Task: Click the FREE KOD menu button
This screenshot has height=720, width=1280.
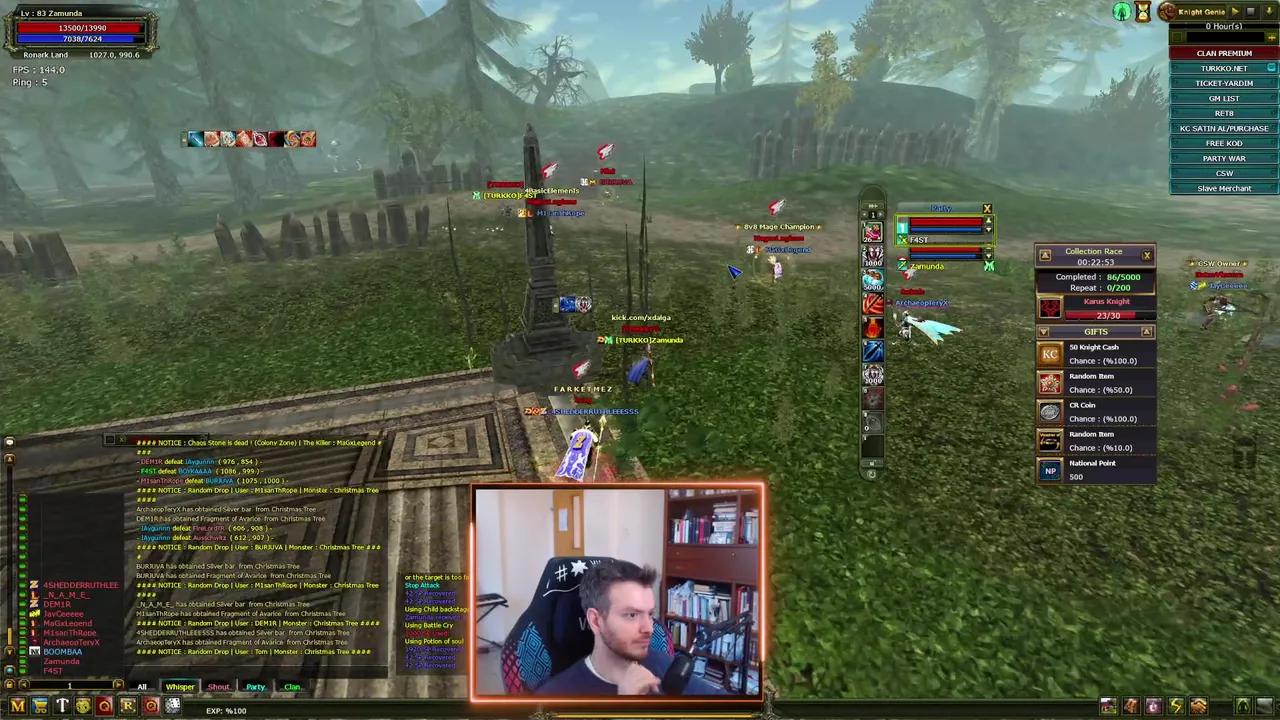Action: point(1224,143)
